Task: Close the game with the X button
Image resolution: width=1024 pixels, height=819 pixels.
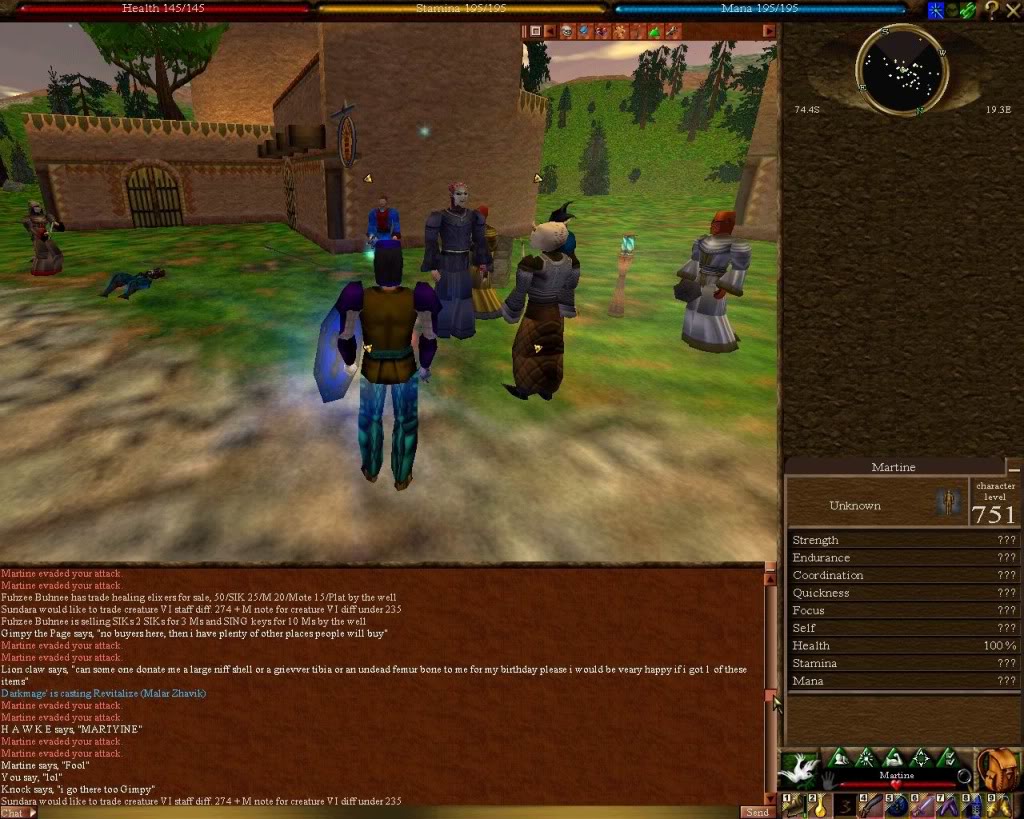Action: tap(1013, 10)
